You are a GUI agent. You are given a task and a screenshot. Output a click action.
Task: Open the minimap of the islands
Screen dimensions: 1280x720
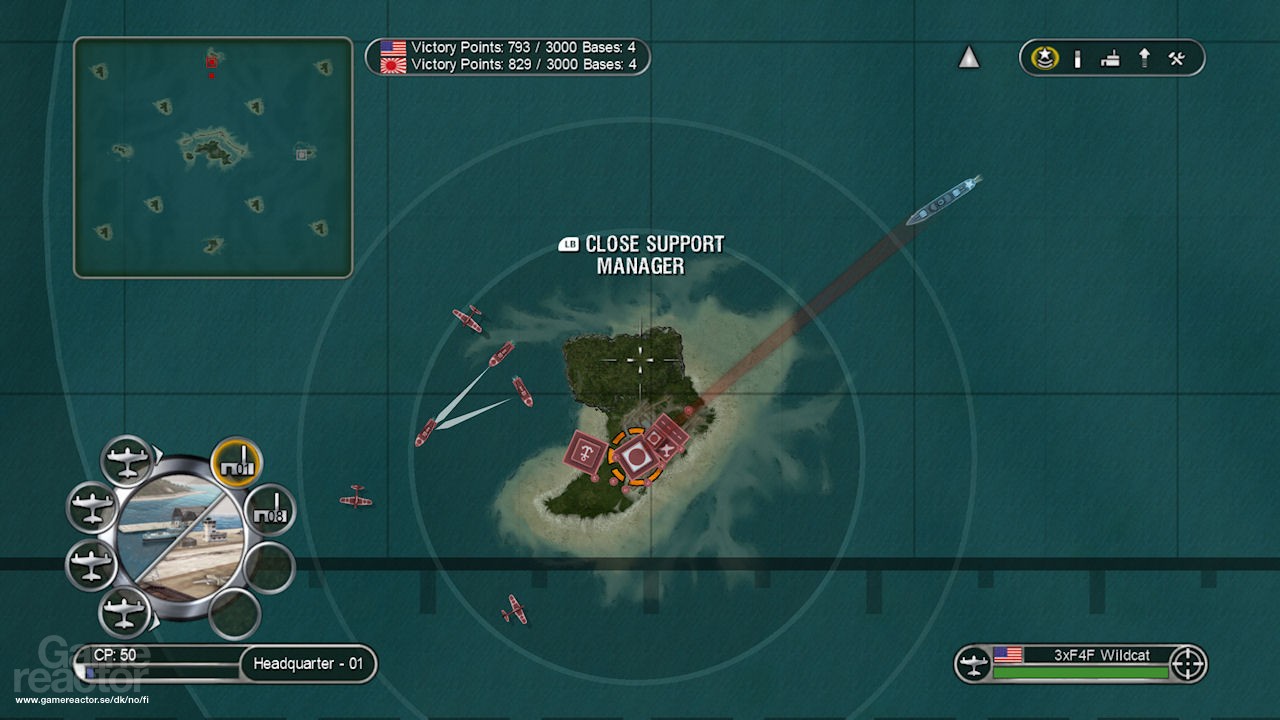click(x=213, y=157)
